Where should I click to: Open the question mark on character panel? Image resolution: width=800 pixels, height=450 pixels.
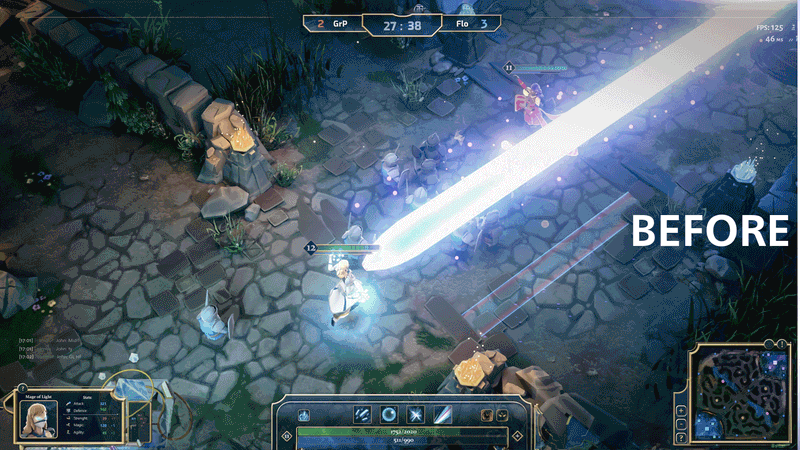pyautogui.click(x=23, y=386)
